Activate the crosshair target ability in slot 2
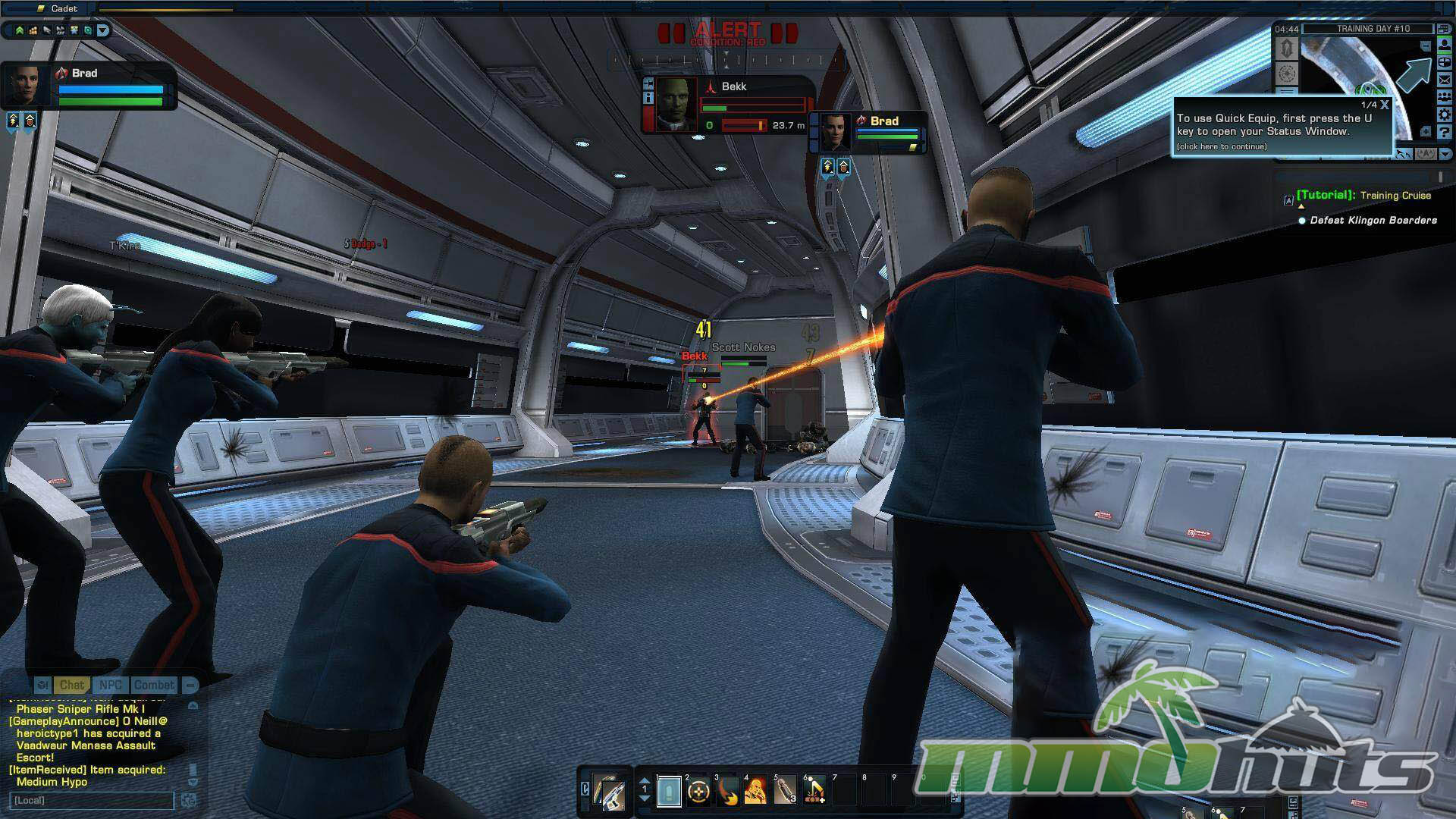Viewport: 1456px width, 819px height. point(698,792)
